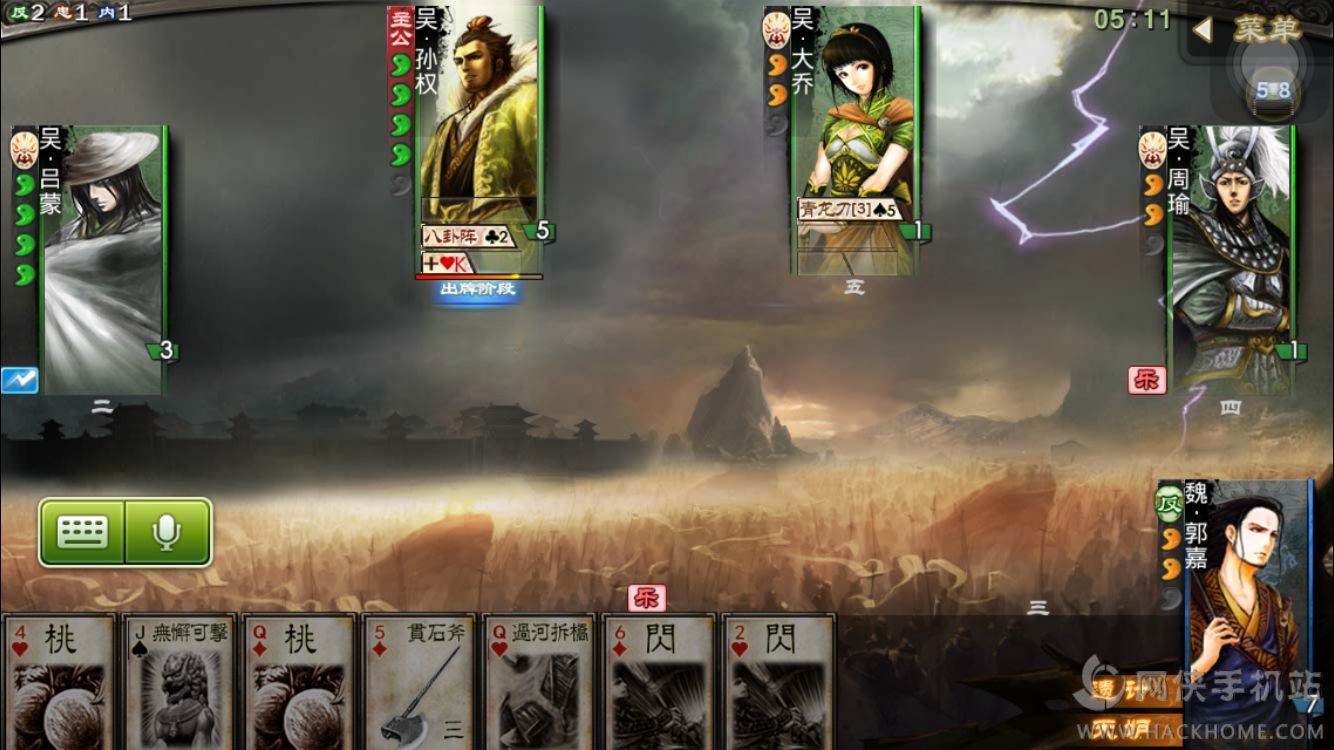The height and width of the screenshot is (750, 1334).
Task: Select the 6 of diamonds 閃 card
Action: [x=659, y=682]
